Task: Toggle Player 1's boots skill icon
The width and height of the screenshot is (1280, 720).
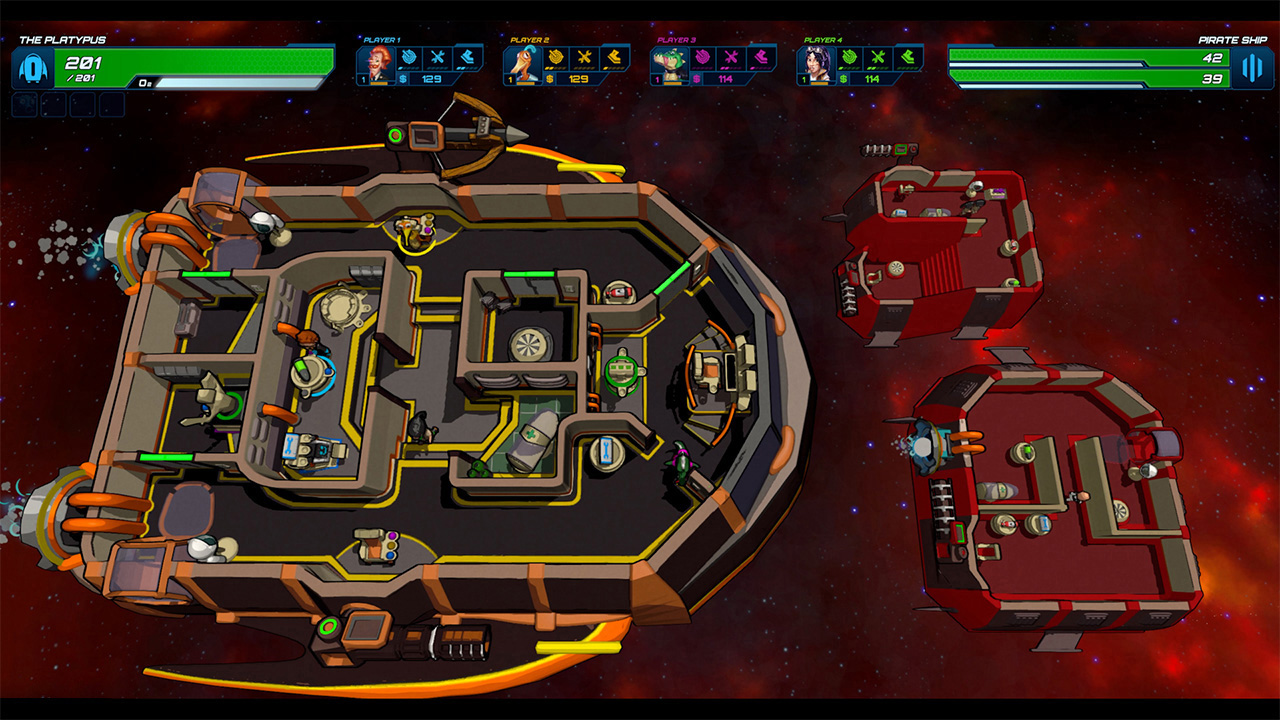Action: (469, 57)
